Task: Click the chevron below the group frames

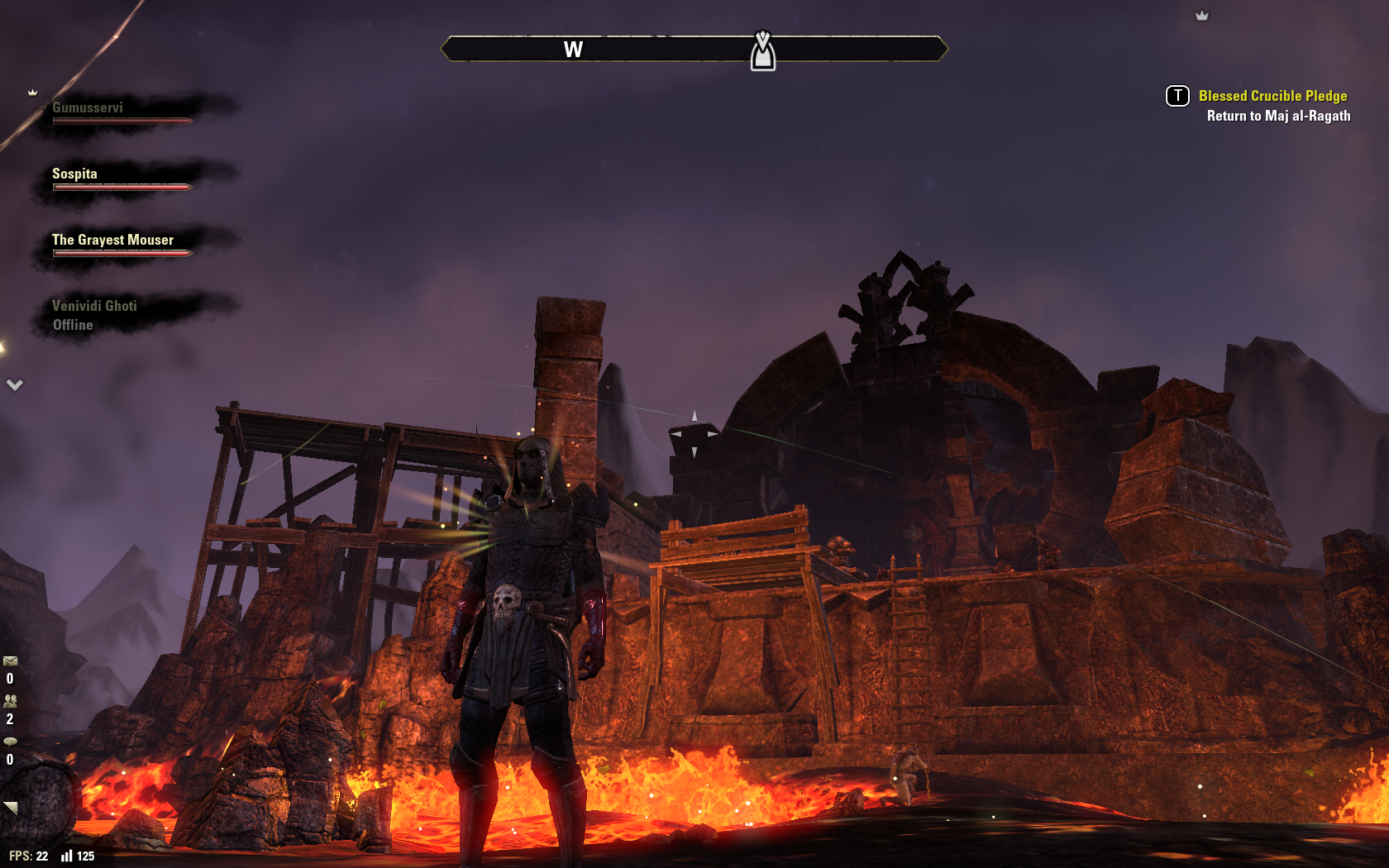Action: (x=15, y=385)
